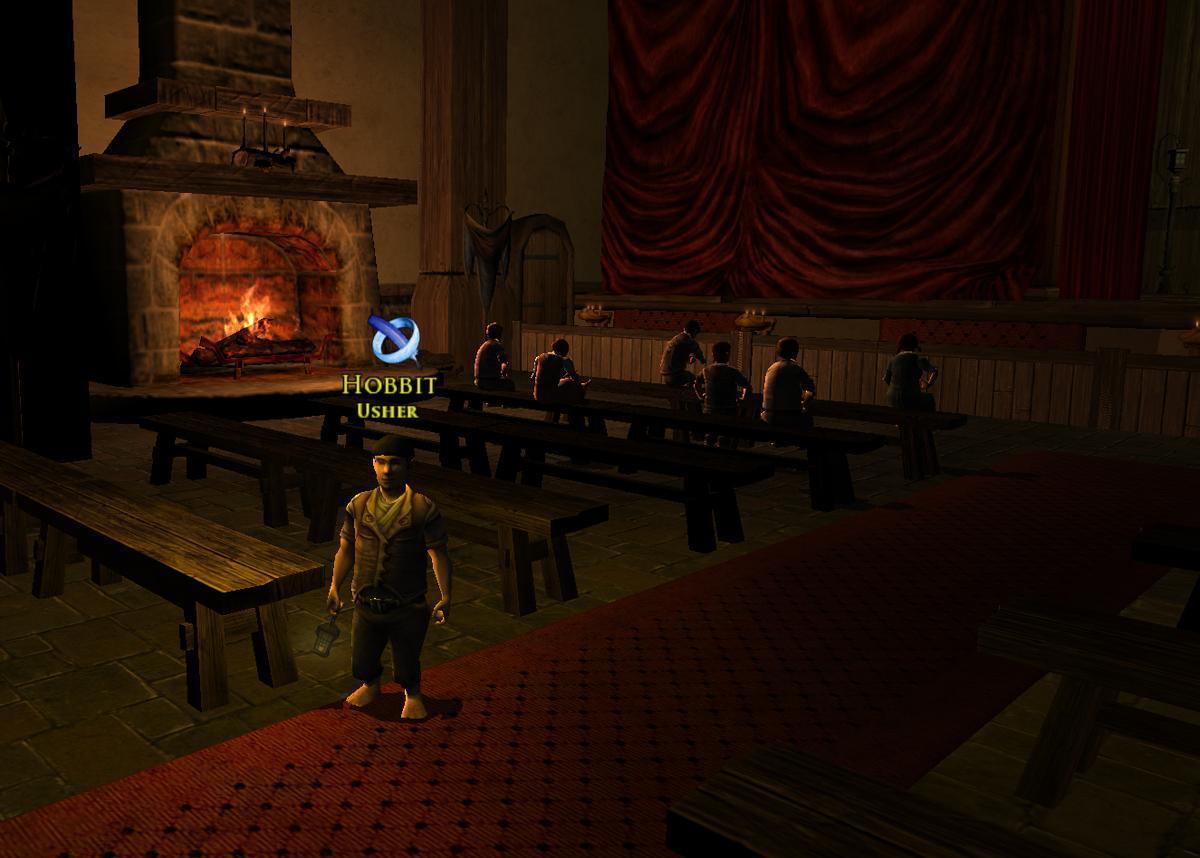The width and height of the screenshot is (1200, 858).
Task: Select the Hobbit Usher nameplate
Action: 389,395
